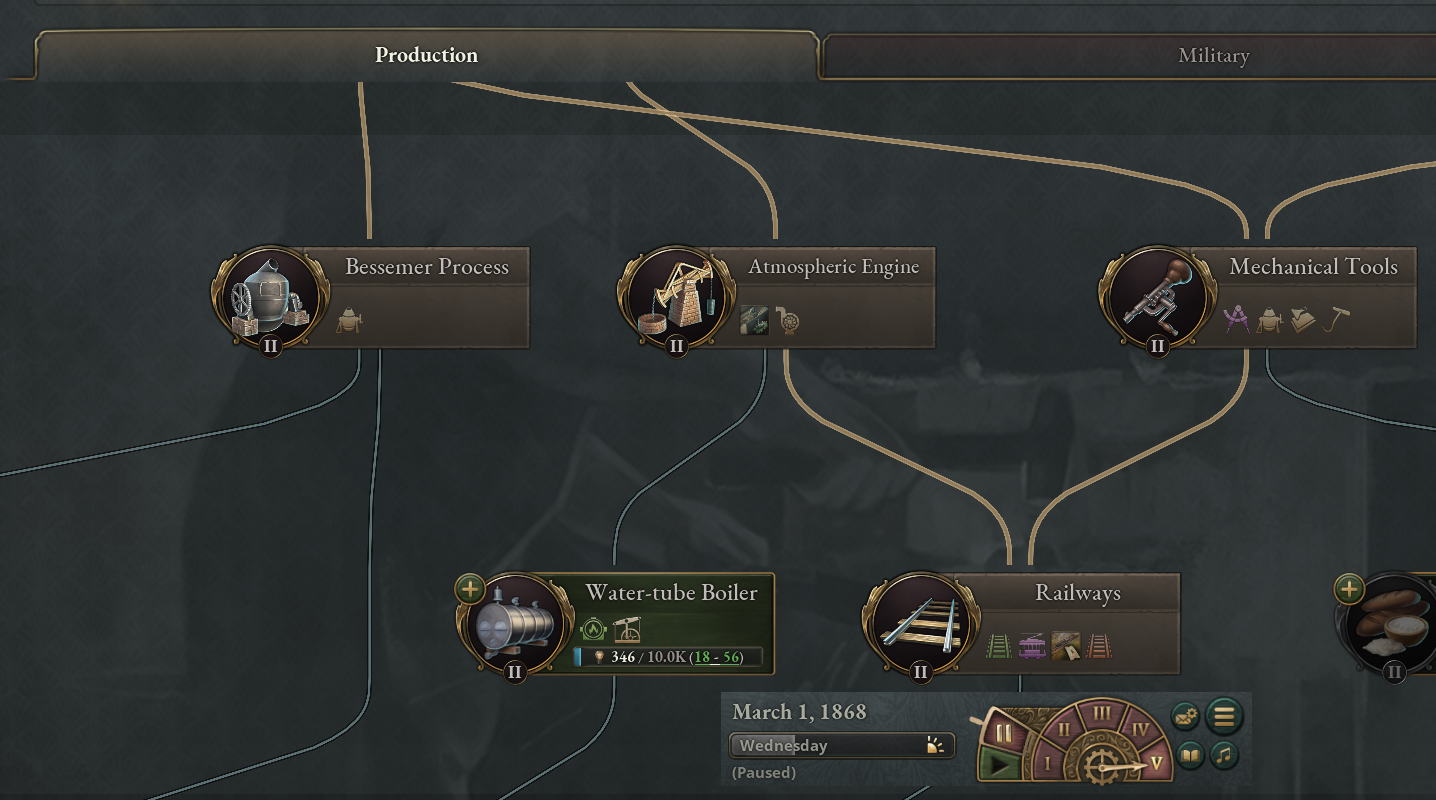
Task: Click the plus button on Water-tube Boiler
Action: (x=470, y=589)
